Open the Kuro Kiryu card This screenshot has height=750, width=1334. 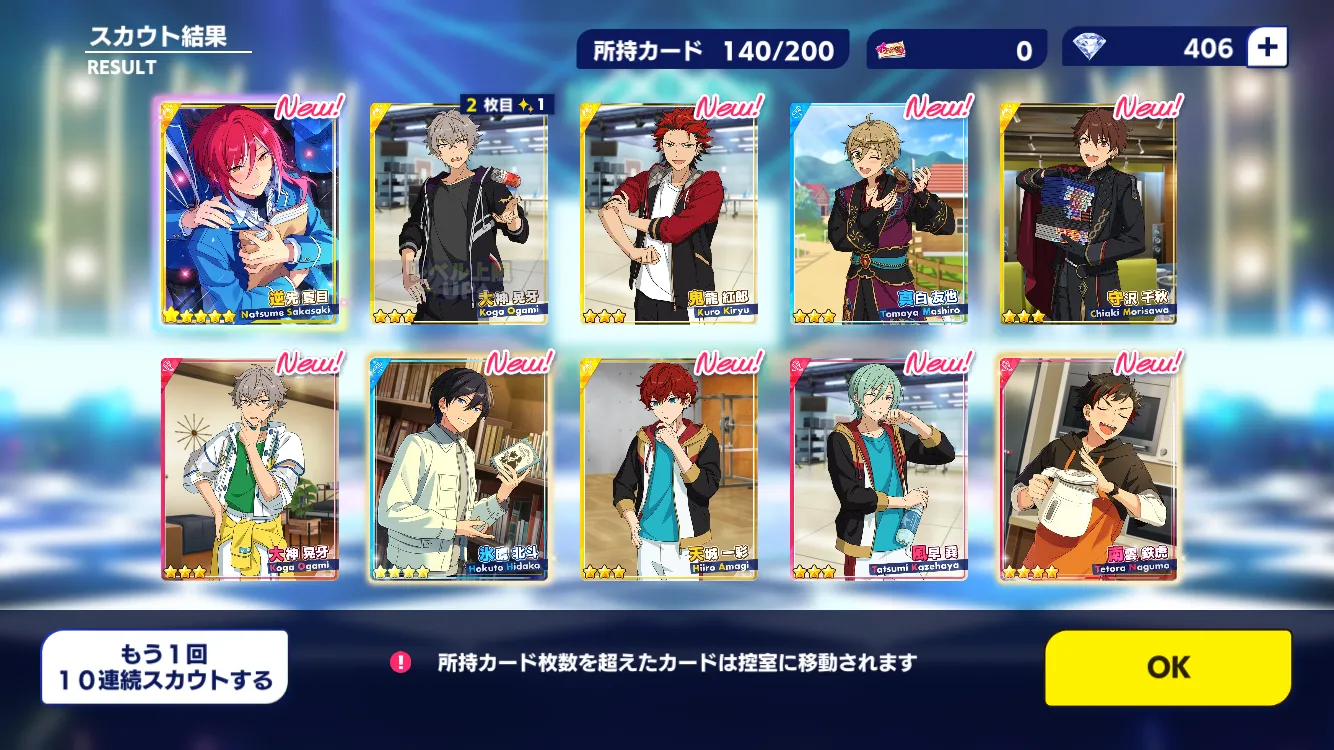(x=669, y=214)
